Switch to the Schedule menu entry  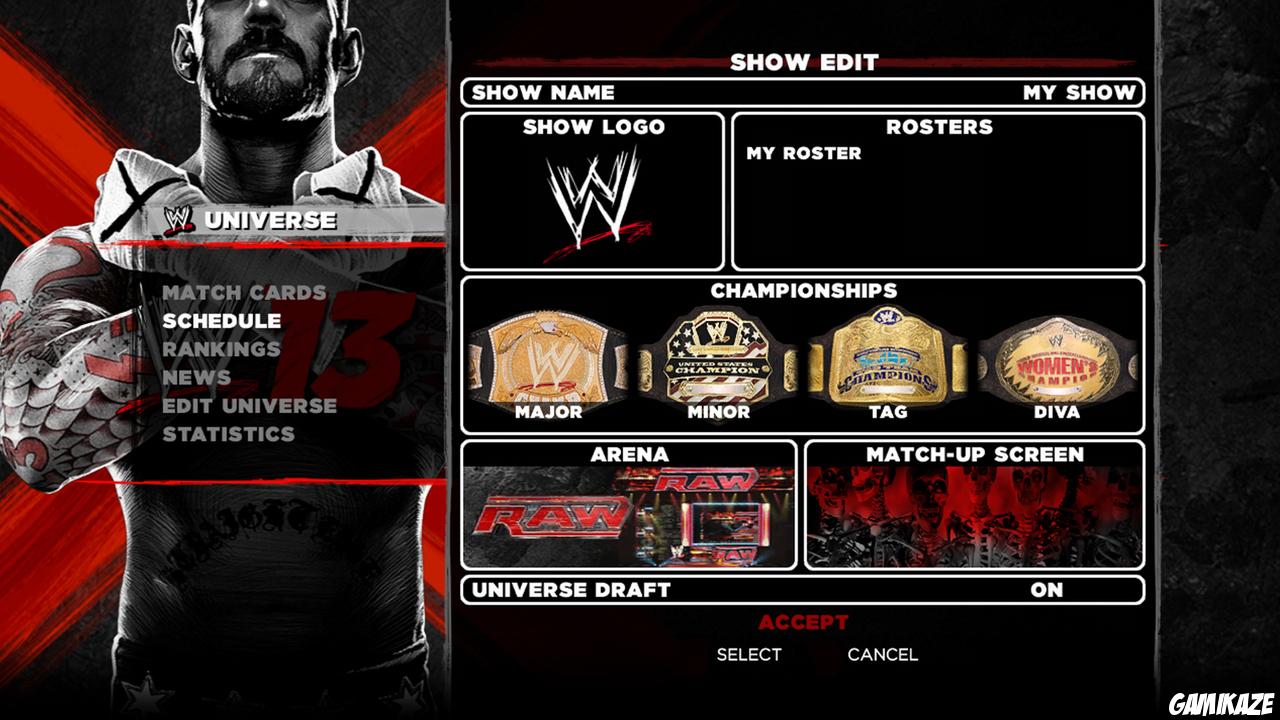coord(223,322)
